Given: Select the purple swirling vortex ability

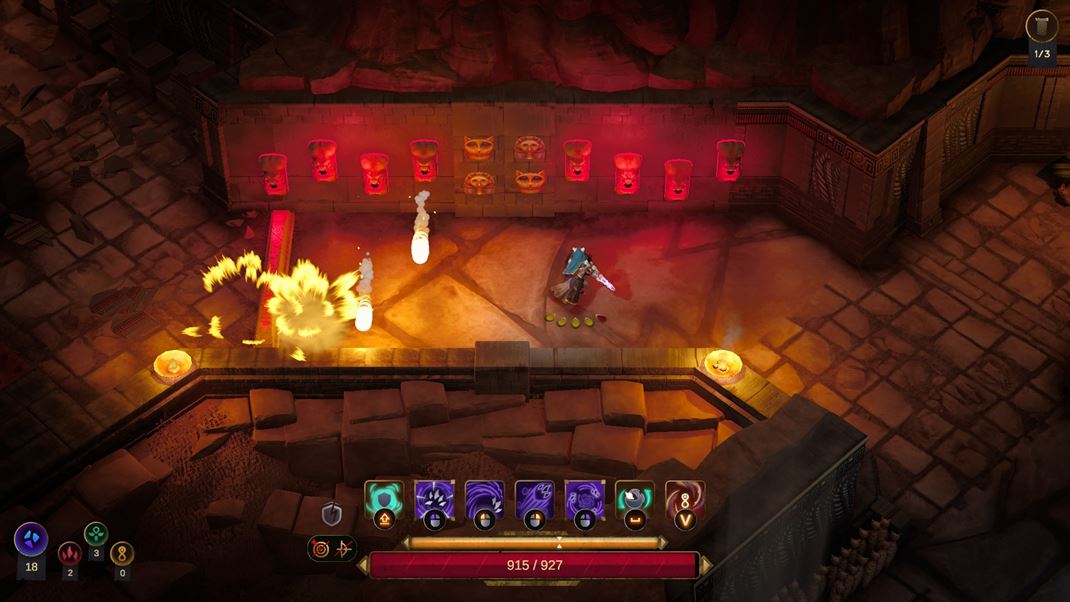Looking at the screenshot, I should (x=484, y=498).
